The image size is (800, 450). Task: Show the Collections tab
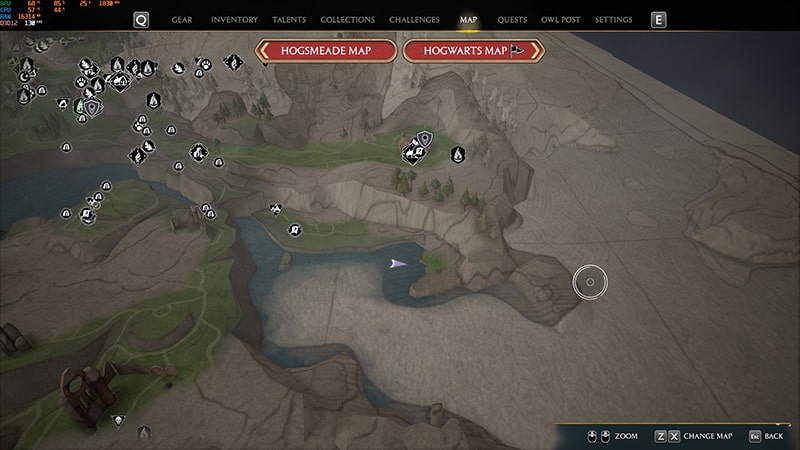(x=347, y=20)
